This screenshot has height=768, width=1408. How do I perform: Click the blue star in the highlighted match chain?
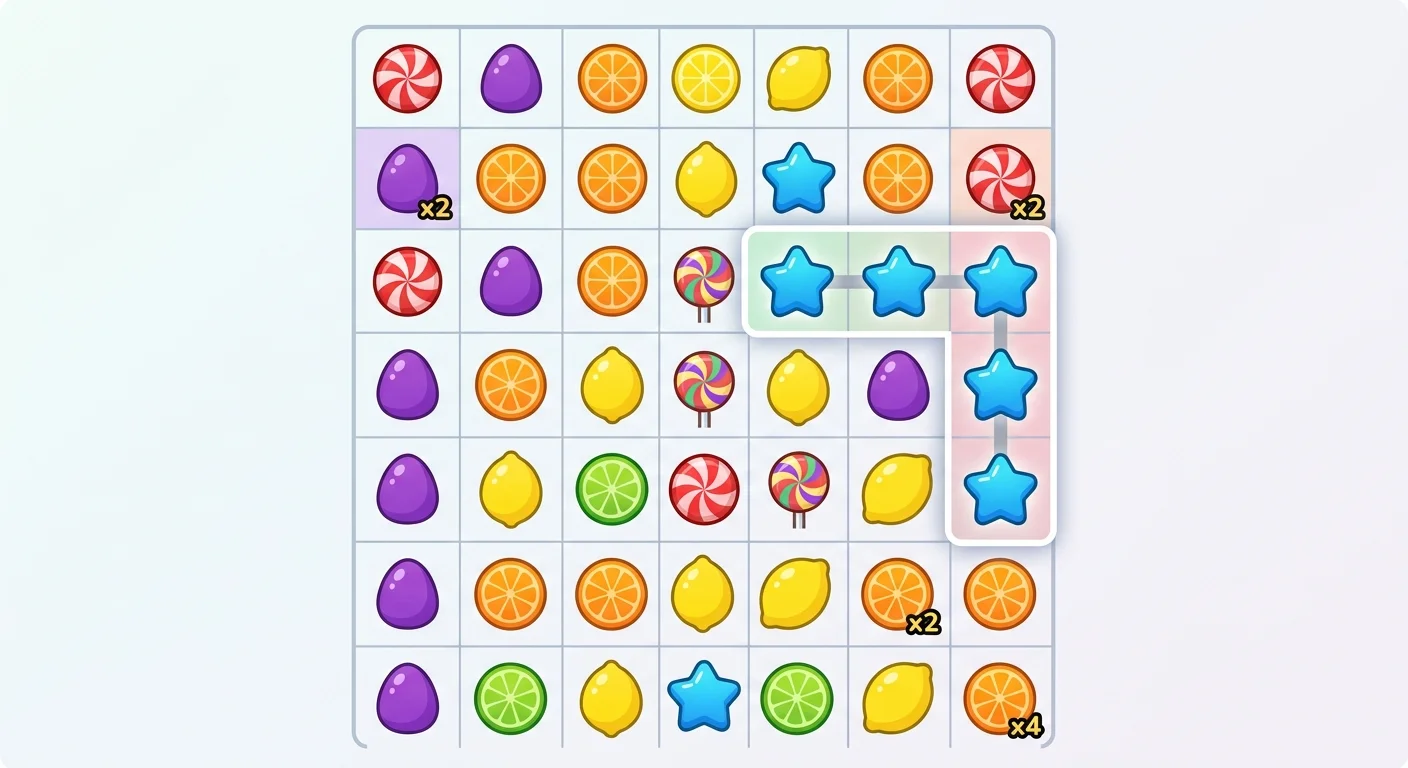[x=798, y=281]
